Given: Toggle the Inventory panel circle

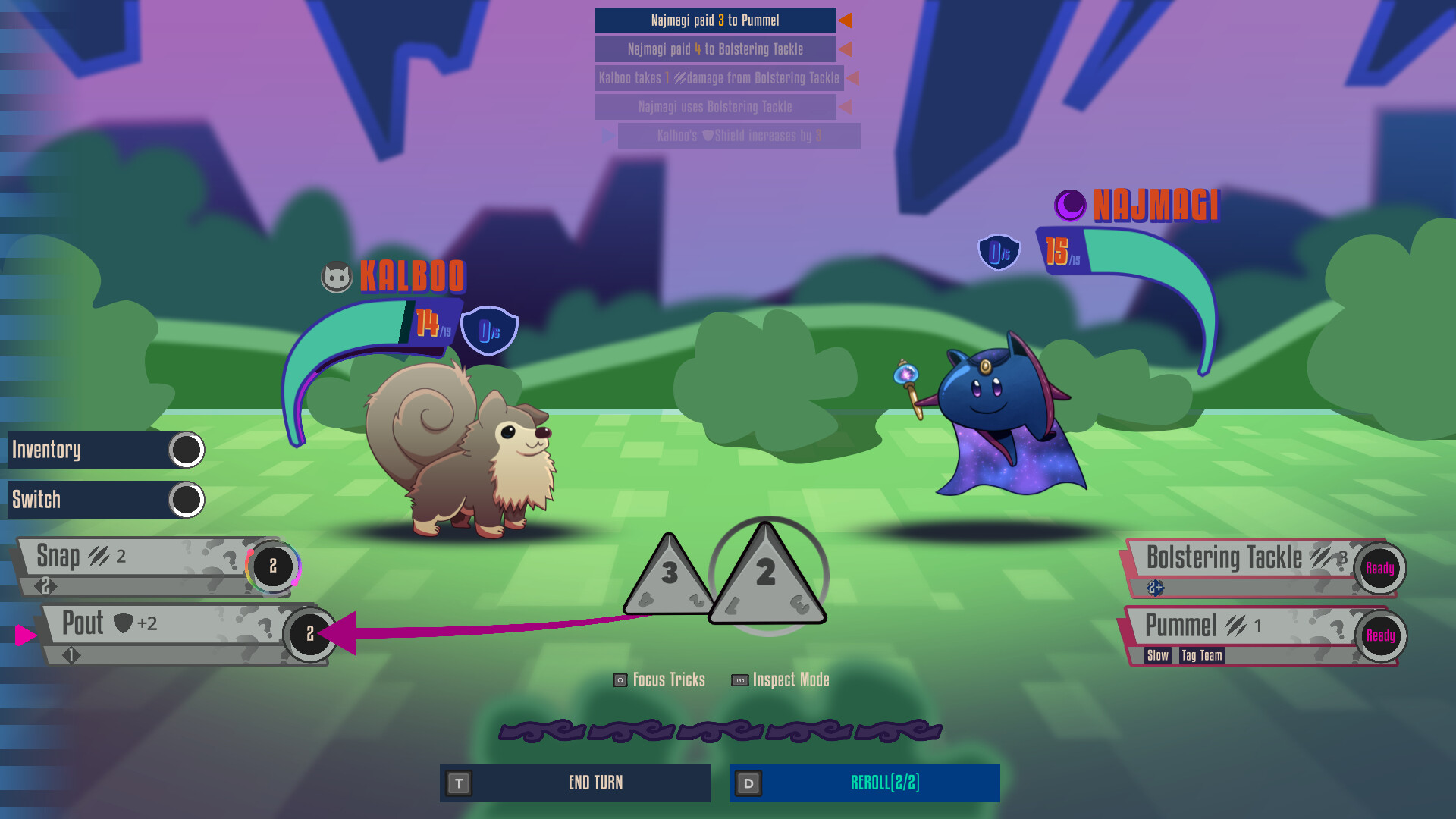Looking at the screenshot, I should coord(187,449).
